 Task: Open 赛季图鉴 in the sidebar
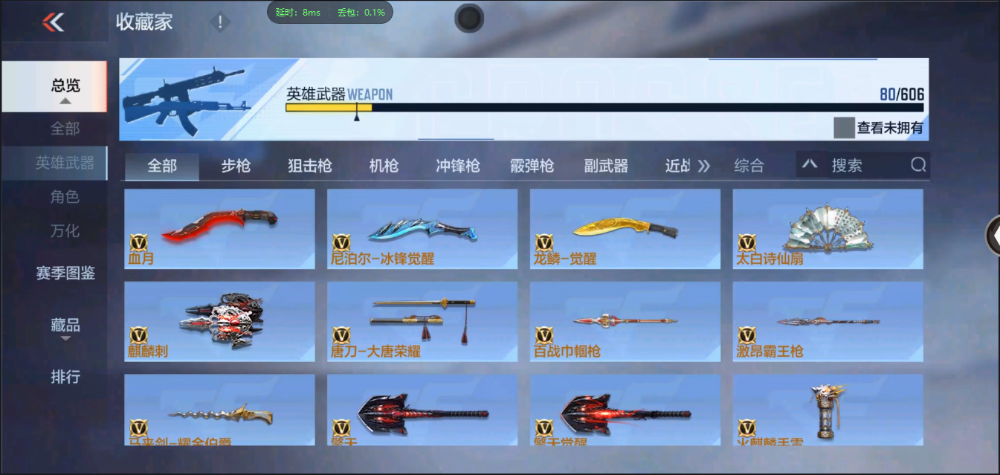[65, 272]
